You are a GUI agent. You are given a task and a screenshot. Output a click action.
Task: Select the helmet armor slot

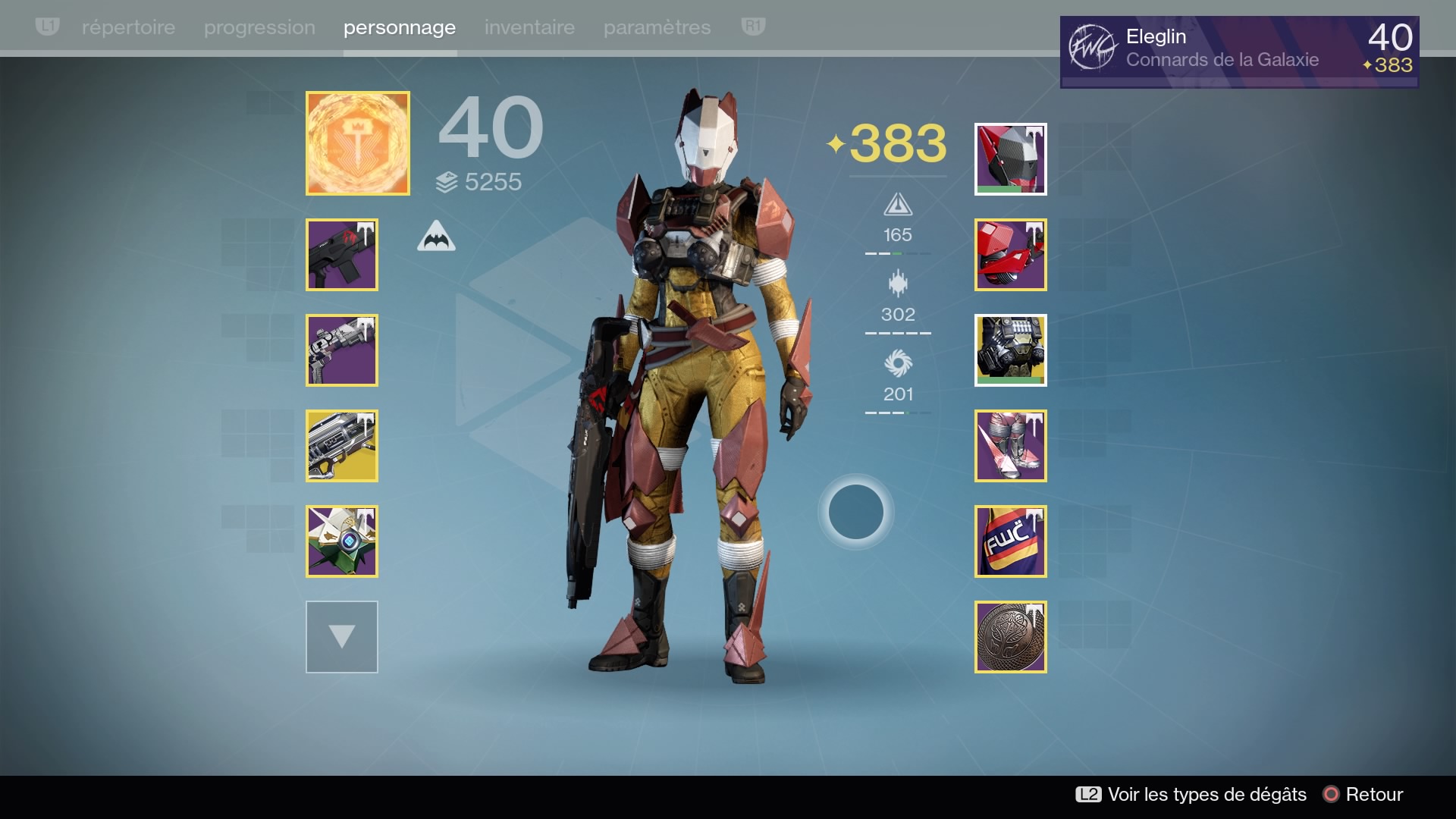pyautogui.click(x=1011, y=159)
